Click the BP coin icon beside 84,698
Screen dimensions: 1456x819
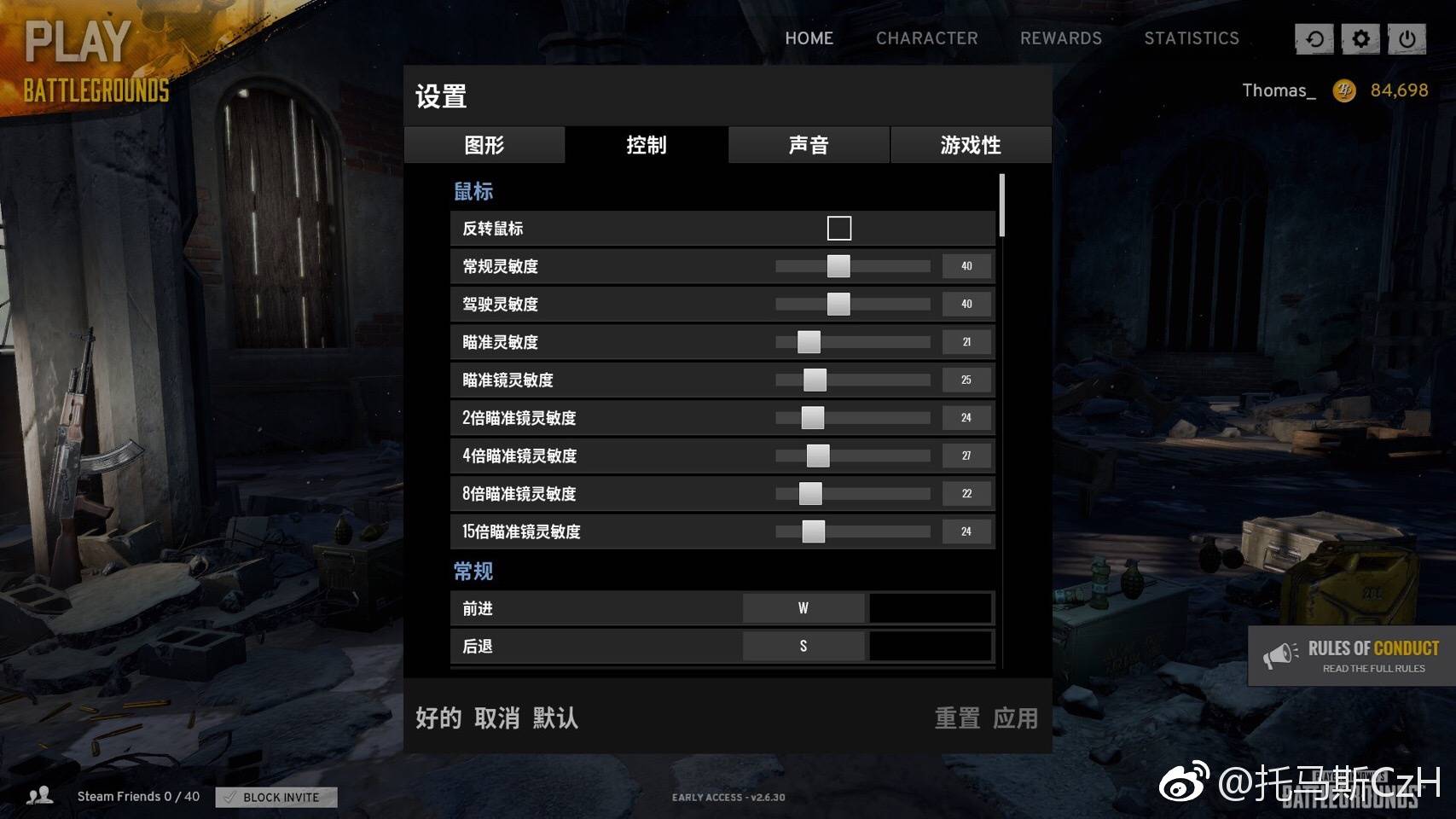pos(1344,90)
